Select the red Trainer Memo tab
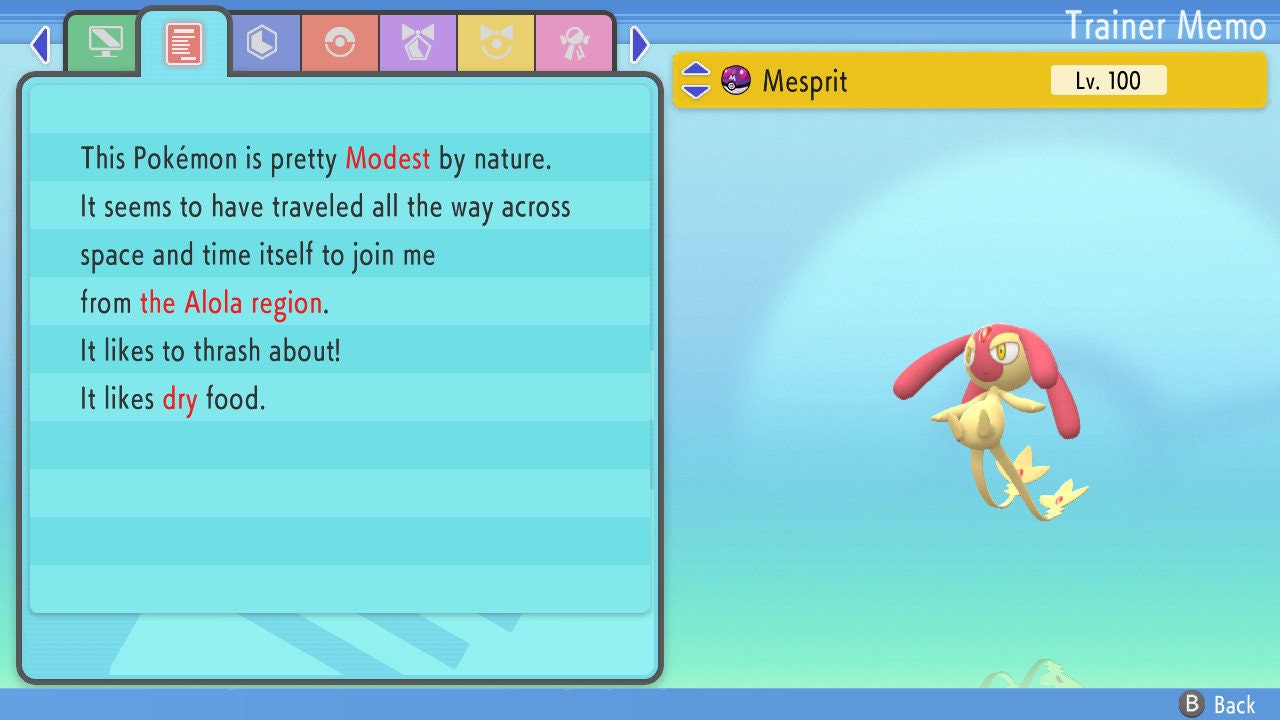The width and height of the screenshot is (1280, 720). tap(184, 43)
